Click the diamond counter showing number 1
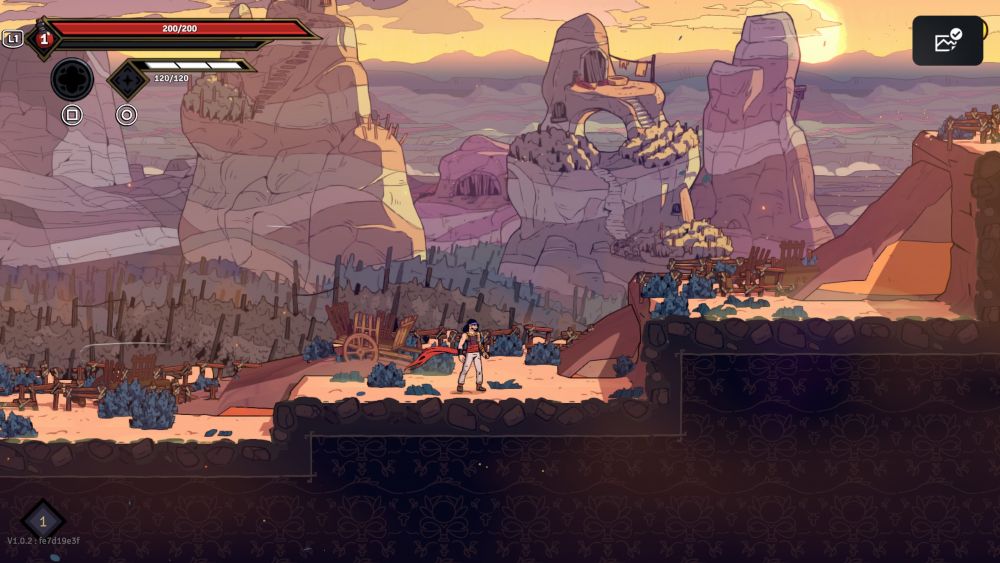 [43, 520]
